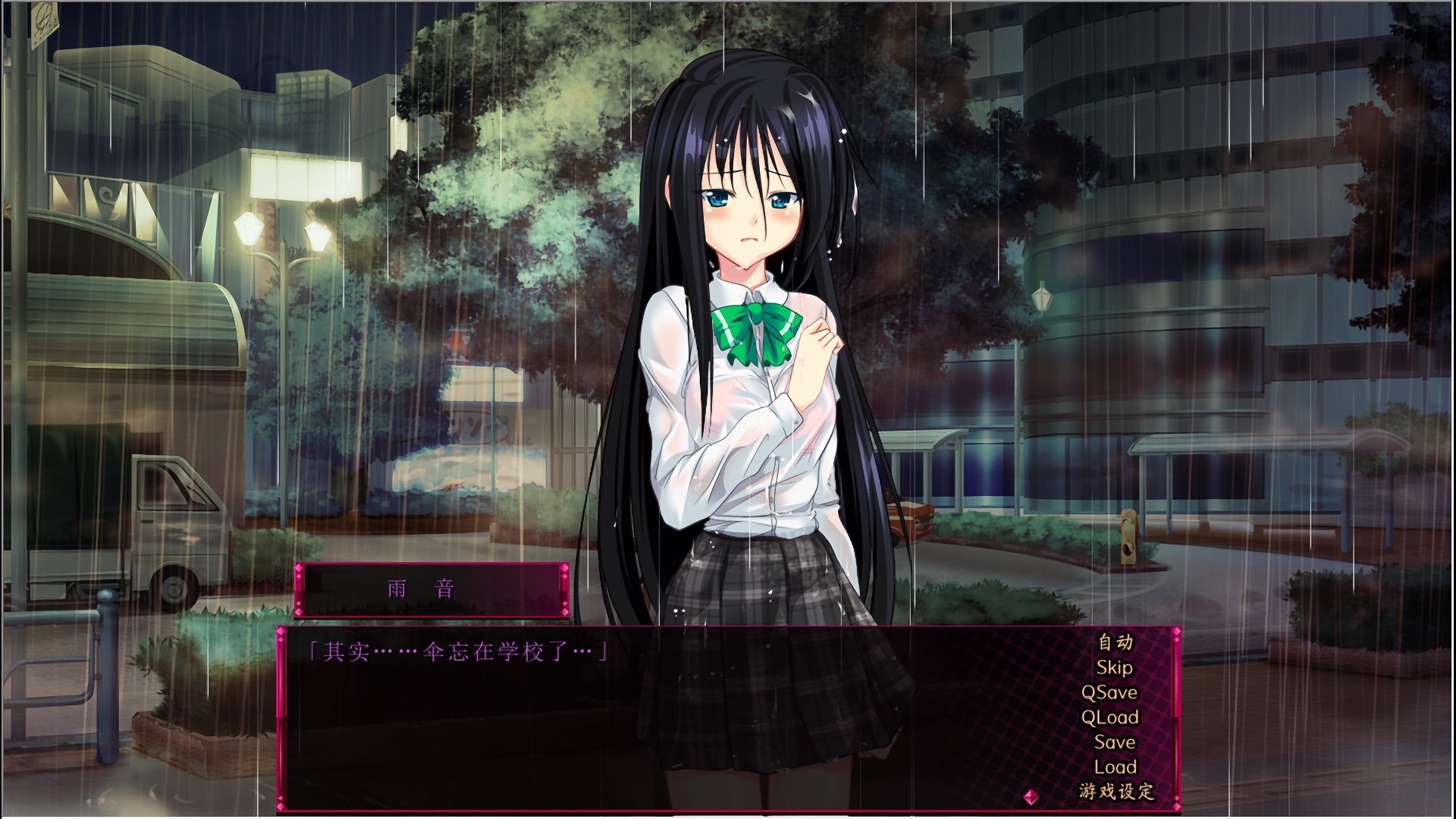This screenshot has width=1456, height=819.
Task: Enable Auto mode via 自动
Action: [1115, 644]
